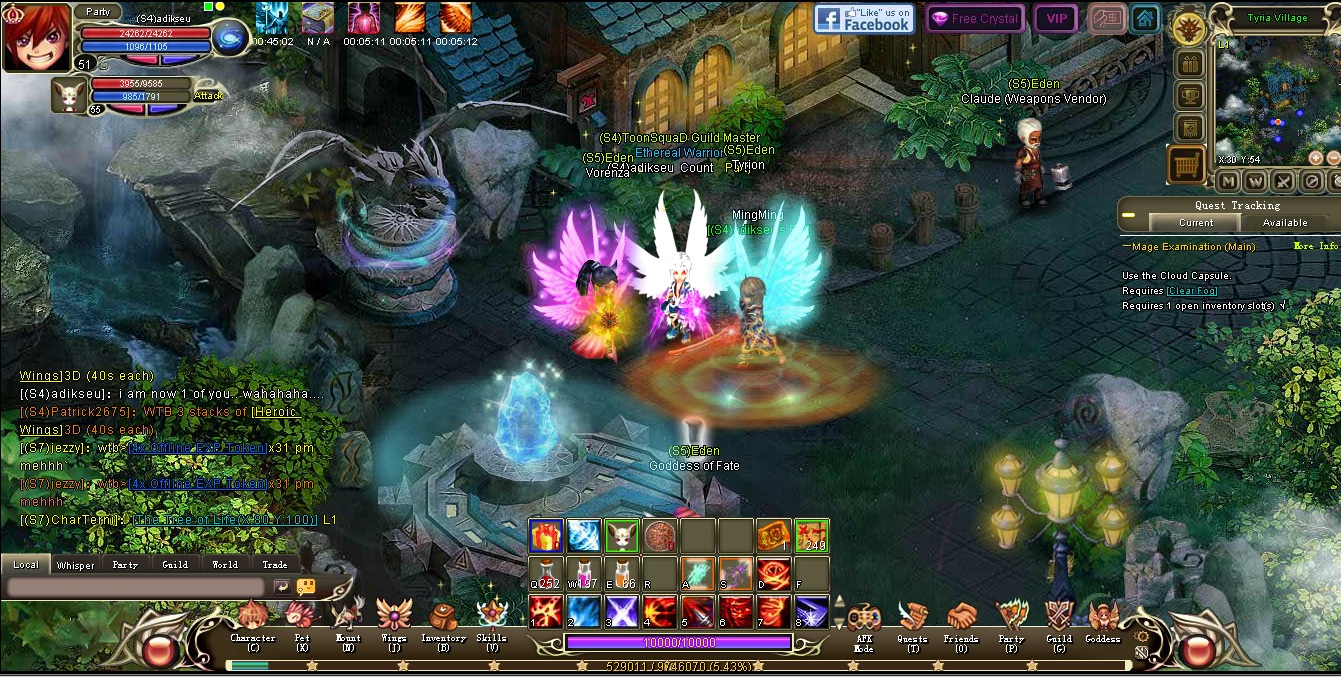The height and width of the screenshot is (677, 1341).
Task: Use the gift box hotbar item
Action: (x=545, y=536)
